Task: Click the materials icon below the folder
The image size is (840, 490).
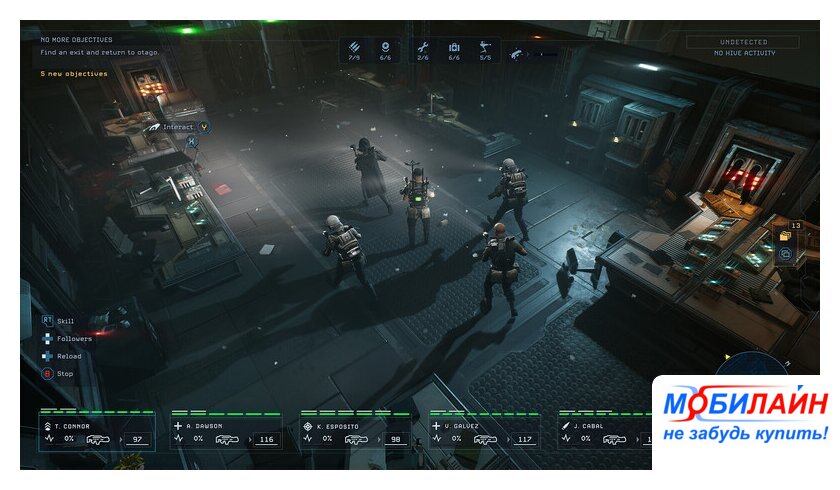Action: [x=785, y=255]
